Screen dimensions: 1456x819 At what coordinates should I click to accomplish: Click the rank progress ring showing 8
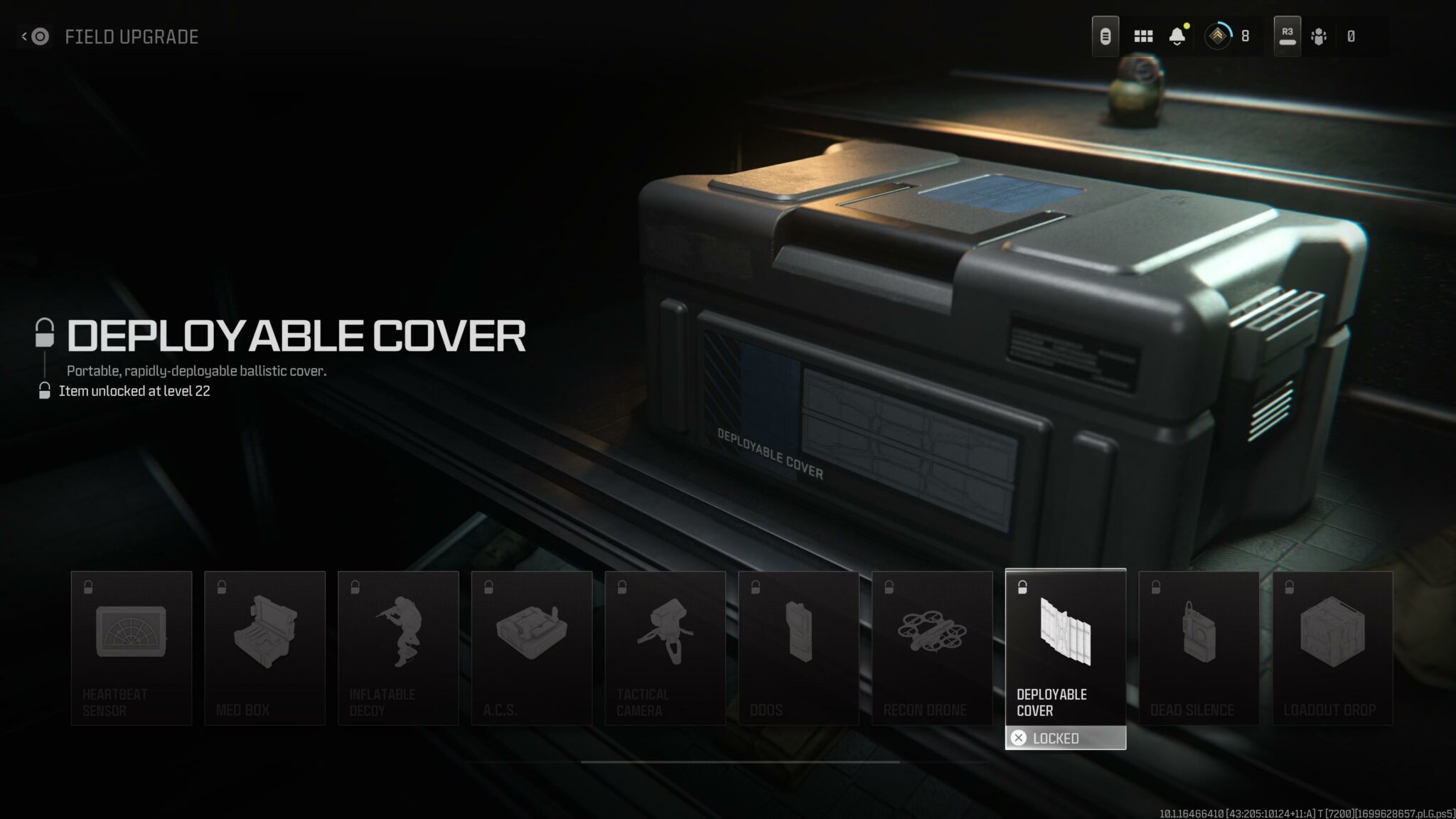click(x=1217, y=36)
